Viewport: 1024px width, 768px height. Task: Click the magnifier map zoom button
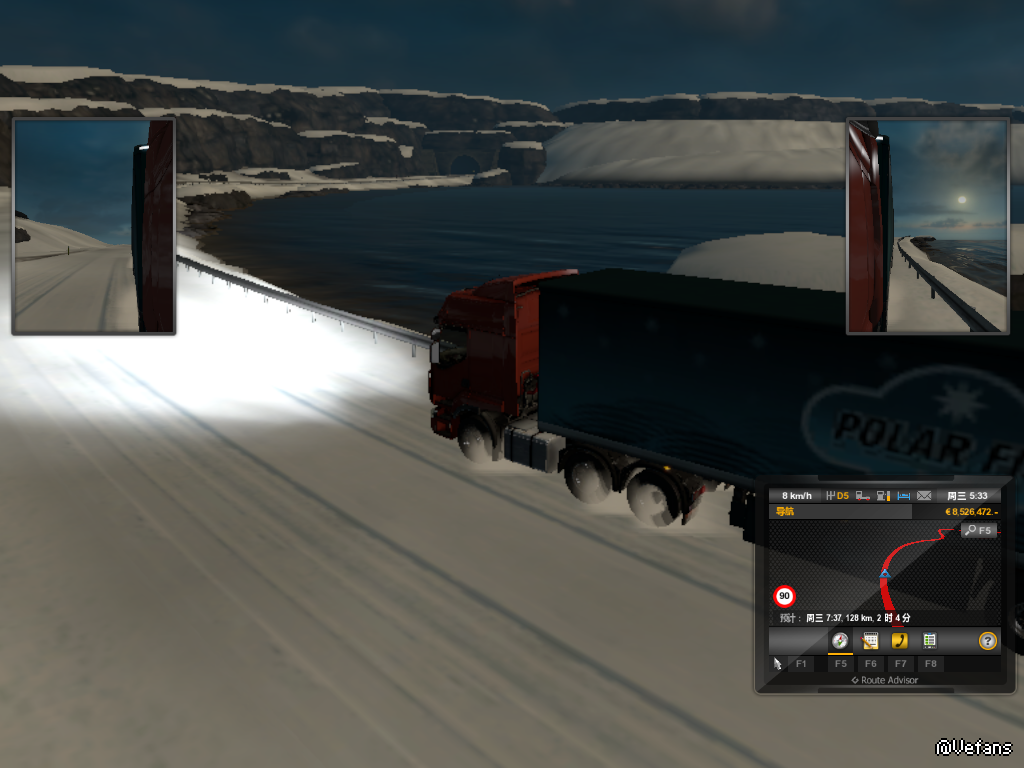979,530
